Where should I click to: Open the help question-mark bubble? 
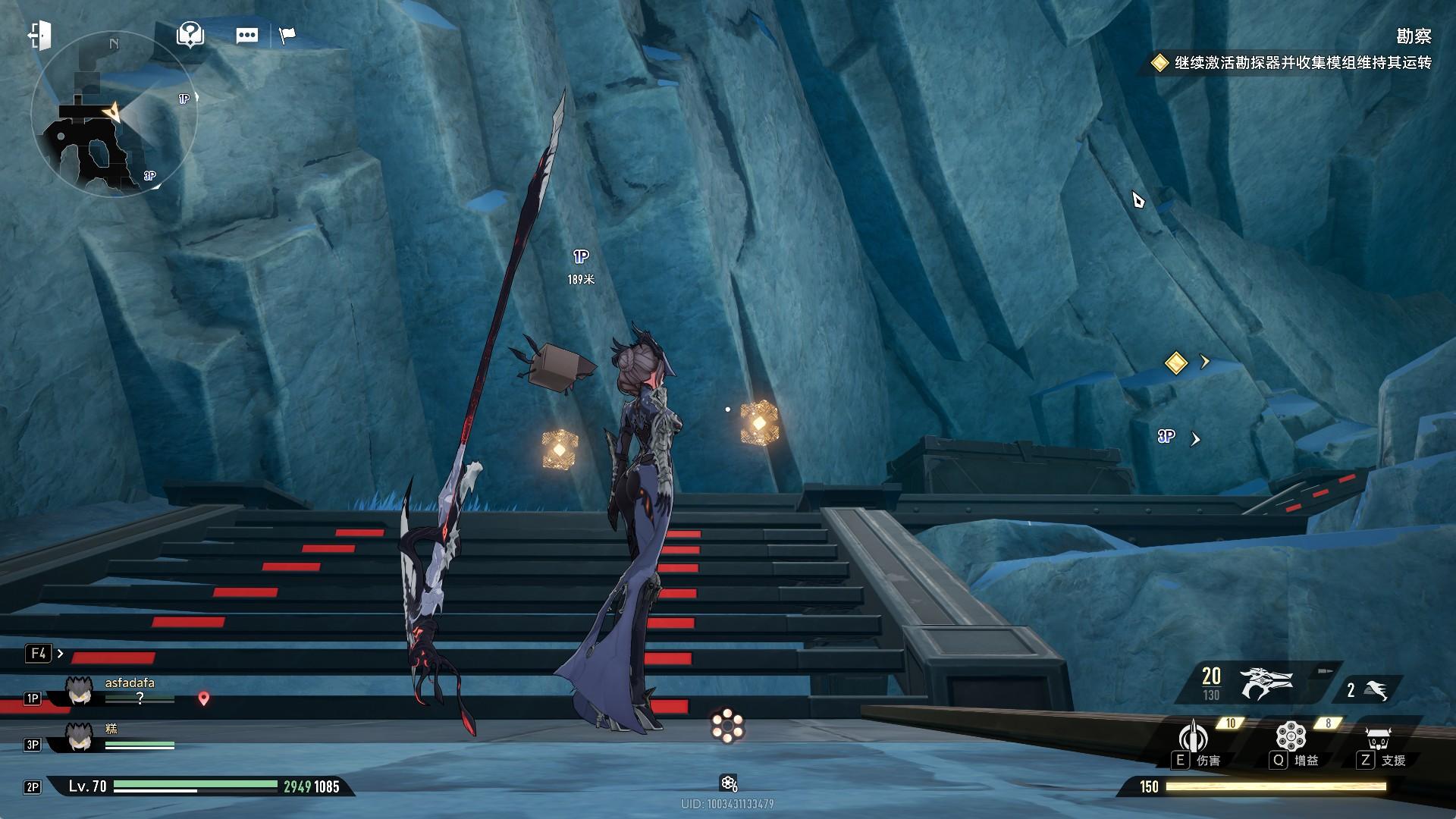(190, 34)
